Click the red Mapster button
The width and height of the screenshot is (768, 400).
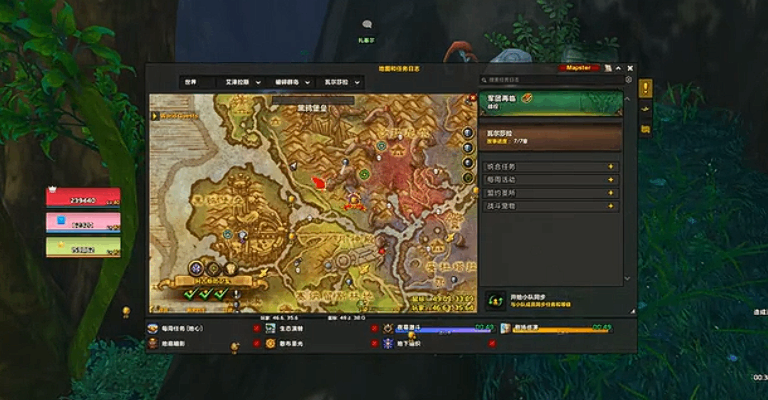[580, 67]
